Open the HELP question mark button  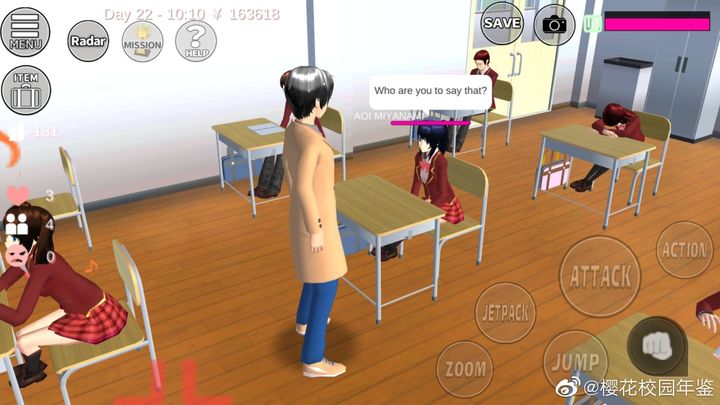coord(196,41)
